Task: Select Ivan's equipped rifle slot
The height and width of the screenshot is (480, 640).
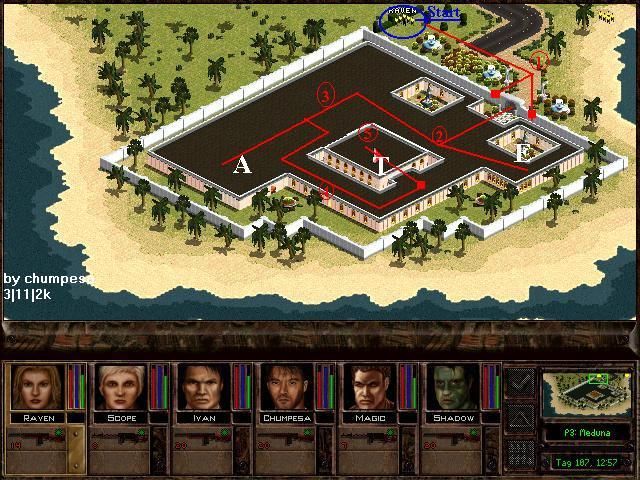Action: 205,442
